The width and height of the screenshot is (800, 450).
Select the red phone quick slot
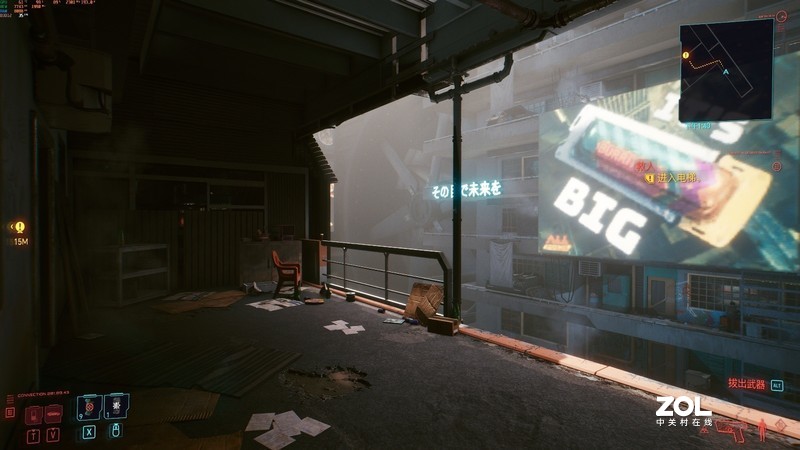[33, 414]
